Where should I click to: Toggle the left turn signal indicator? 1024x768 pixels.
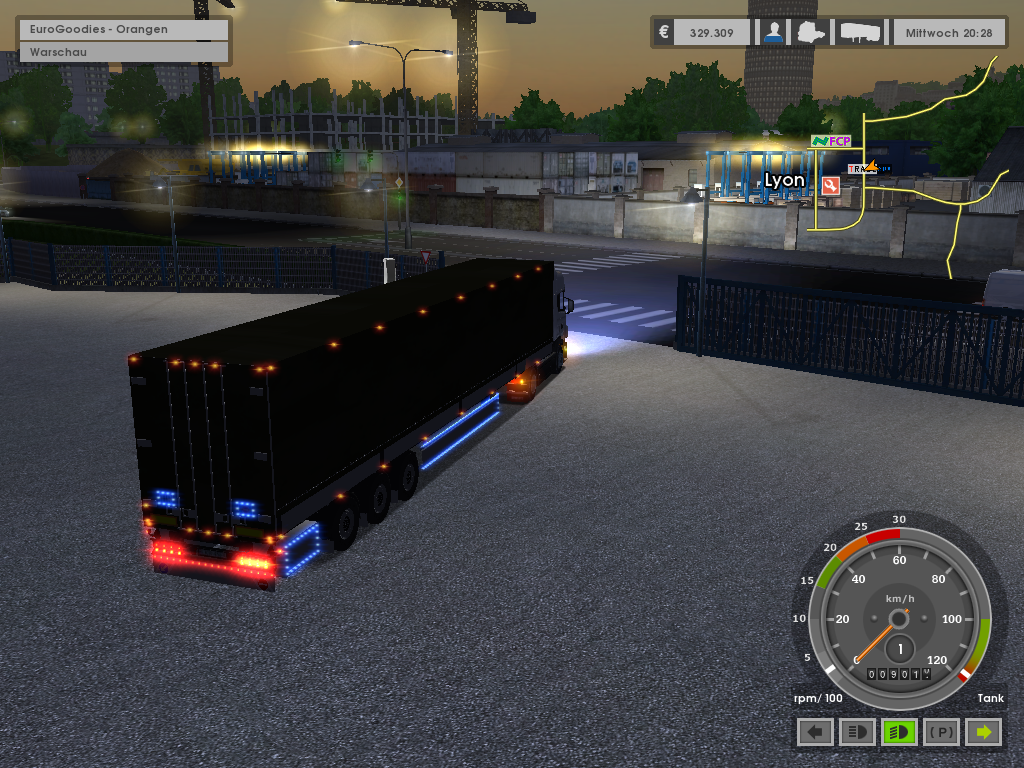point(816,732)
